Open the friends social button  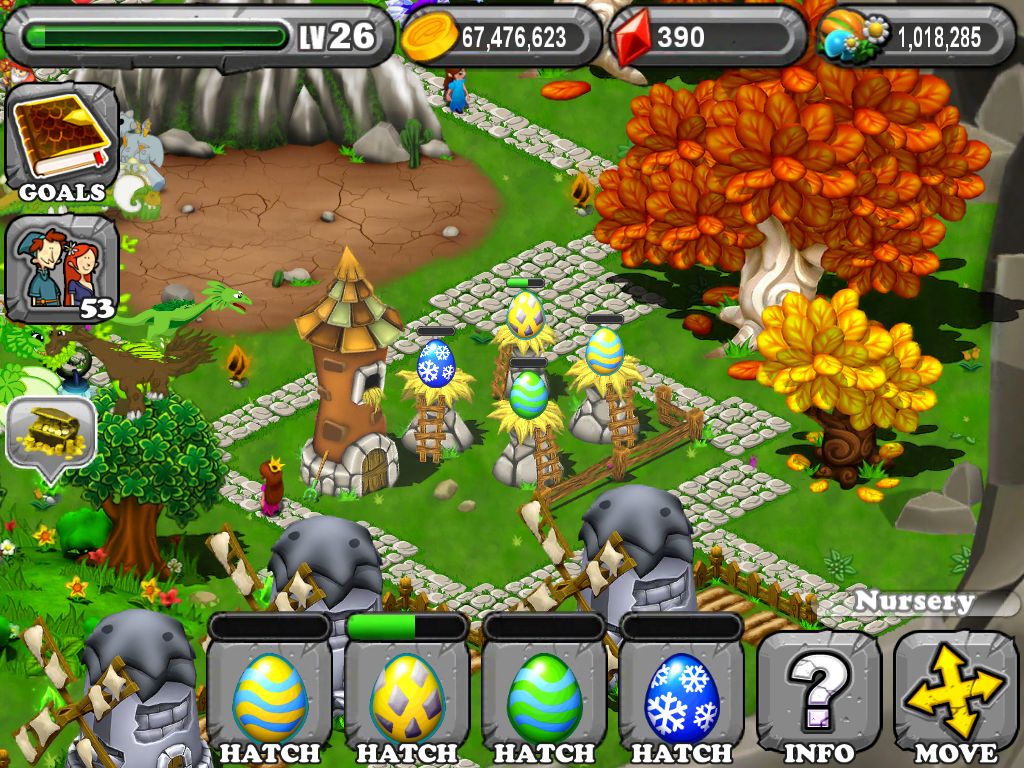[62, 267]
